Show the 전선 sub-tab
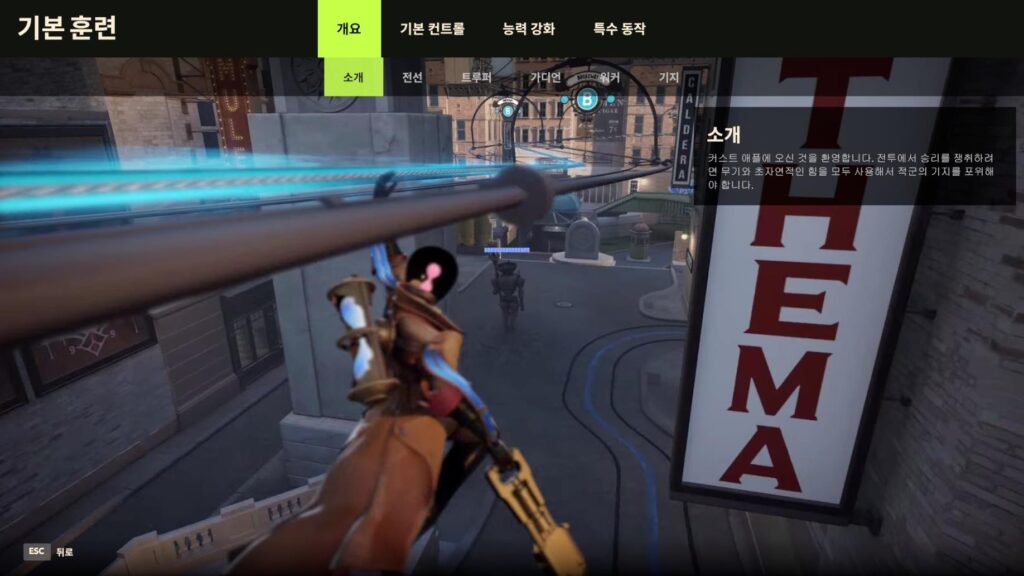 point(412,77)
